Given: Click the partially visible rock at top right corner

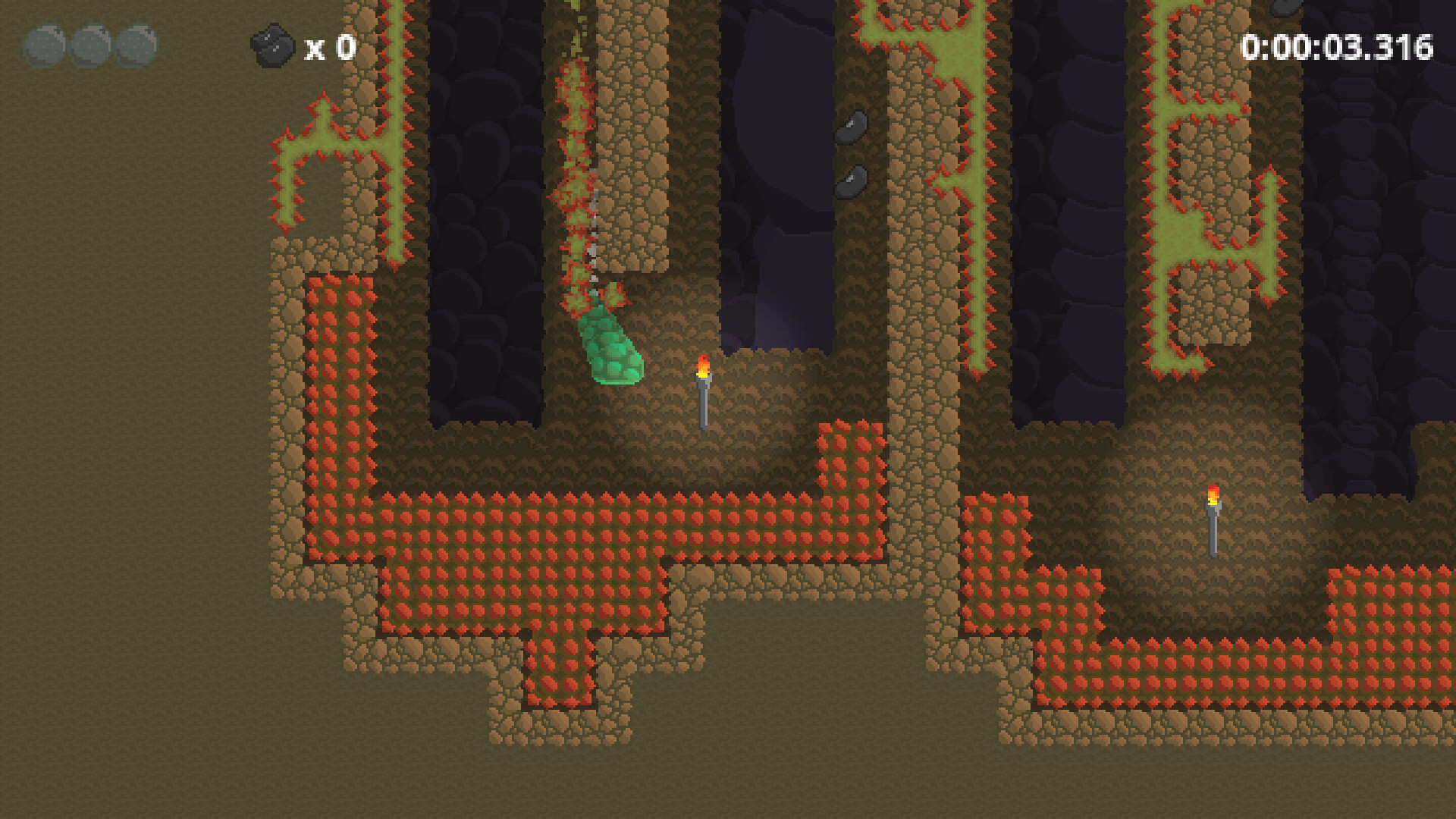Looking at the screenshot, I should point(1286,9).
